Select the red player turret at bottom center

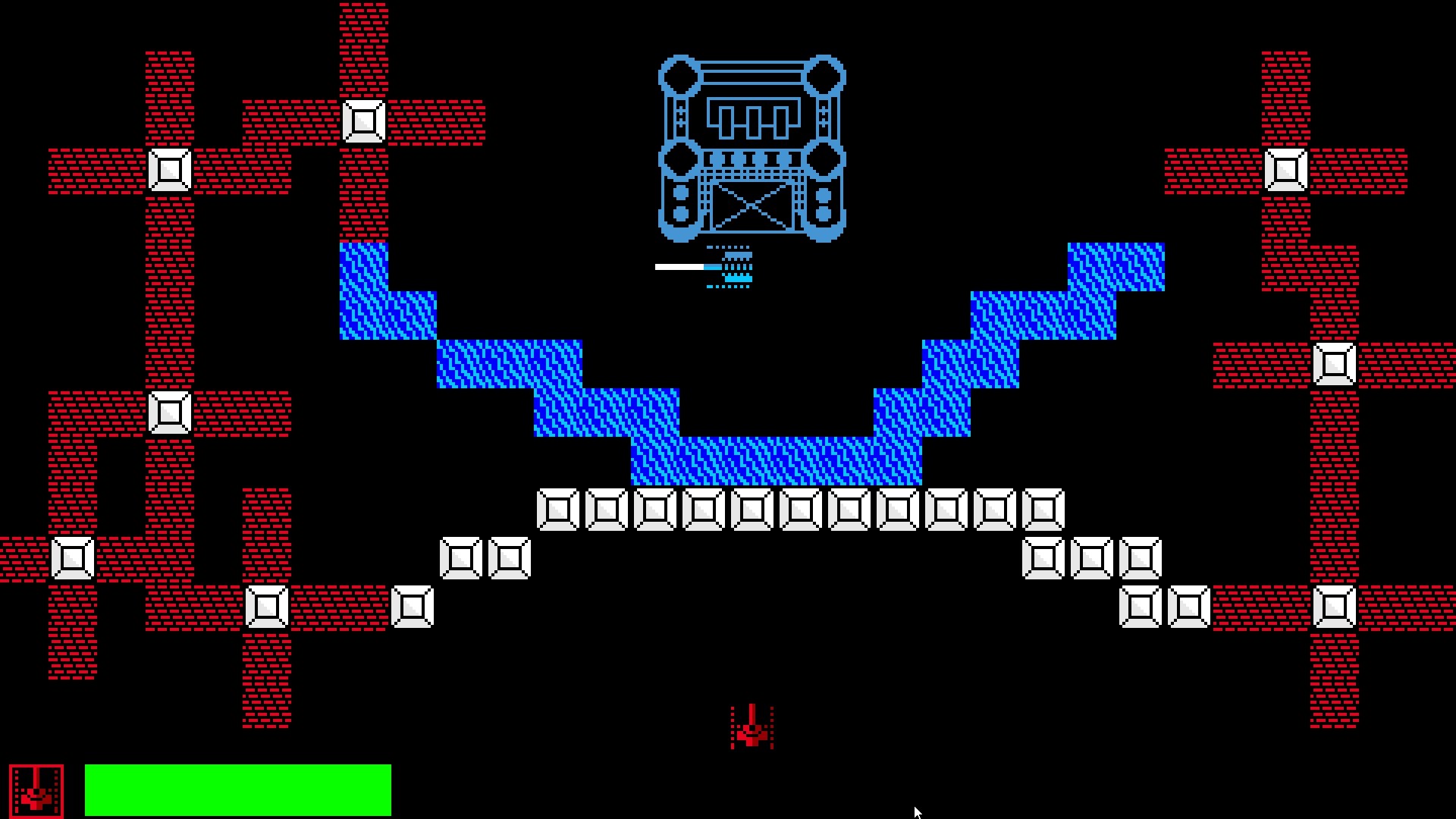(x=751, y=726)
